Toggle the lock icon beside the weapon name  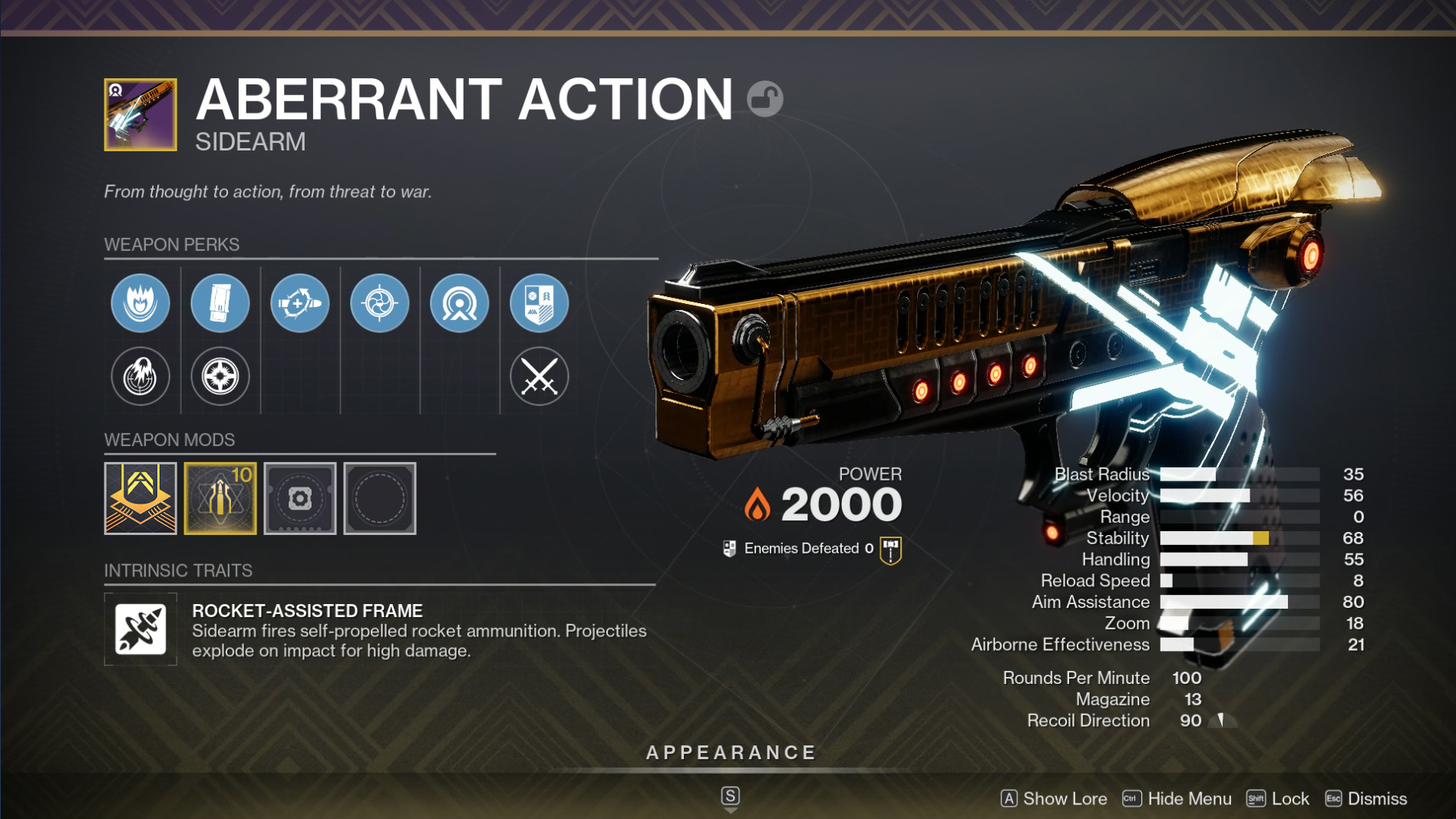click(x=764, y=99)
